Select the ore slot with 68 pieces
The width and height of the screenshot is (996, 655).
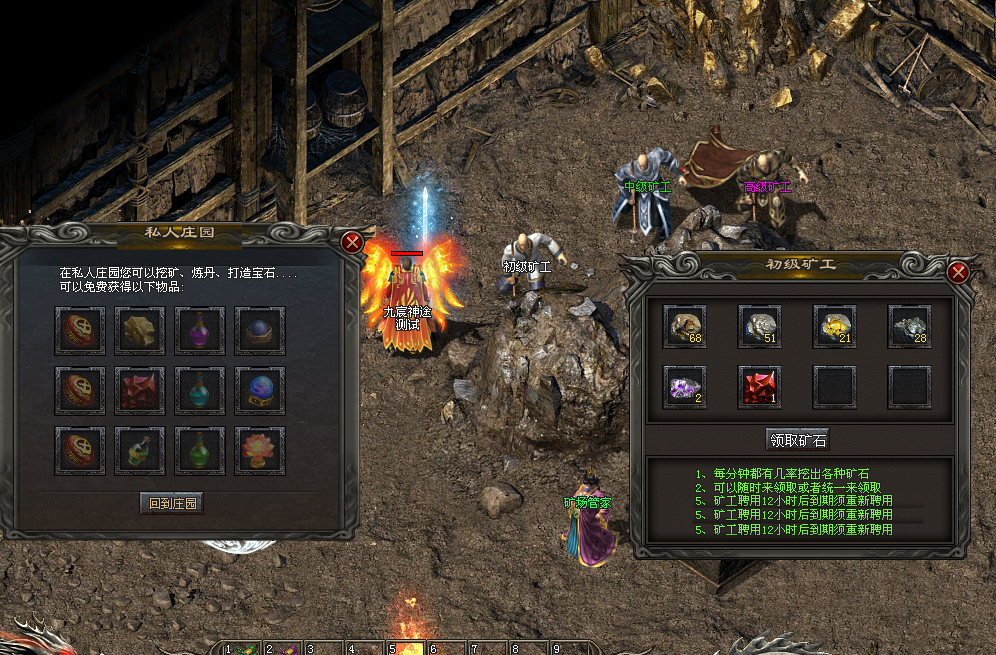(x=684, y=326)
